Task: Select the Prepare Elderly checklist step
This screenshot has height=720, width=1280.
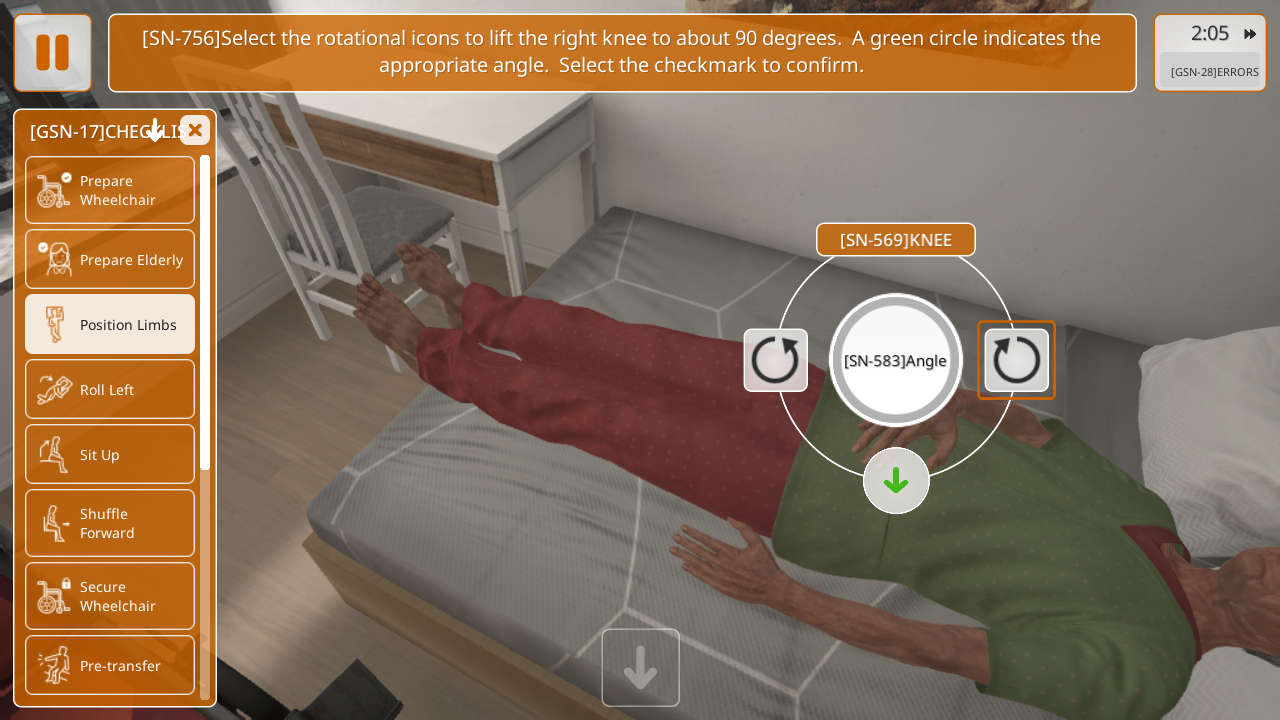Action: coord(110,260)
